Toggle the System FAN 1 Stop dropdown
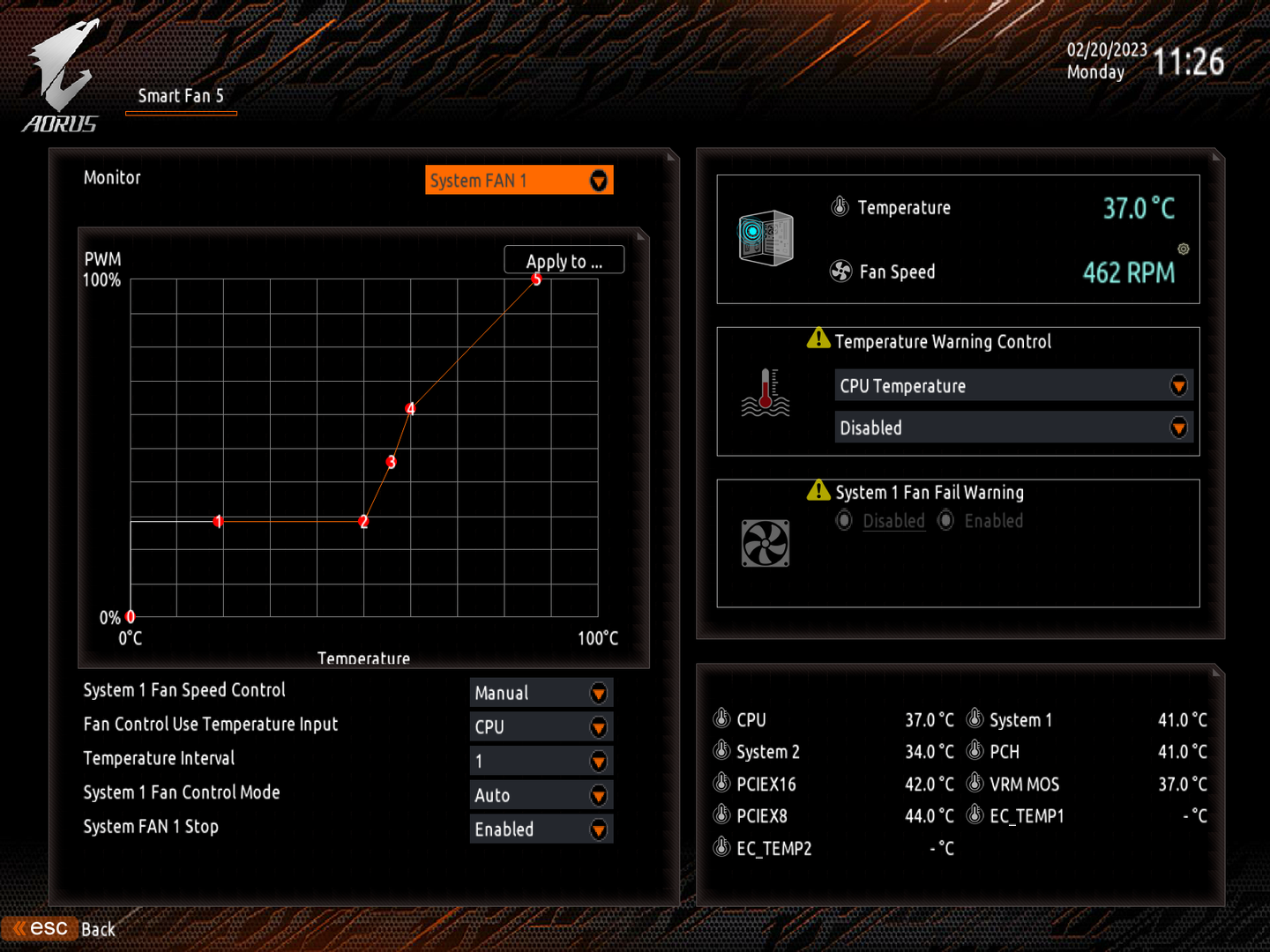The image size is (1270, 952). (541, 829)
